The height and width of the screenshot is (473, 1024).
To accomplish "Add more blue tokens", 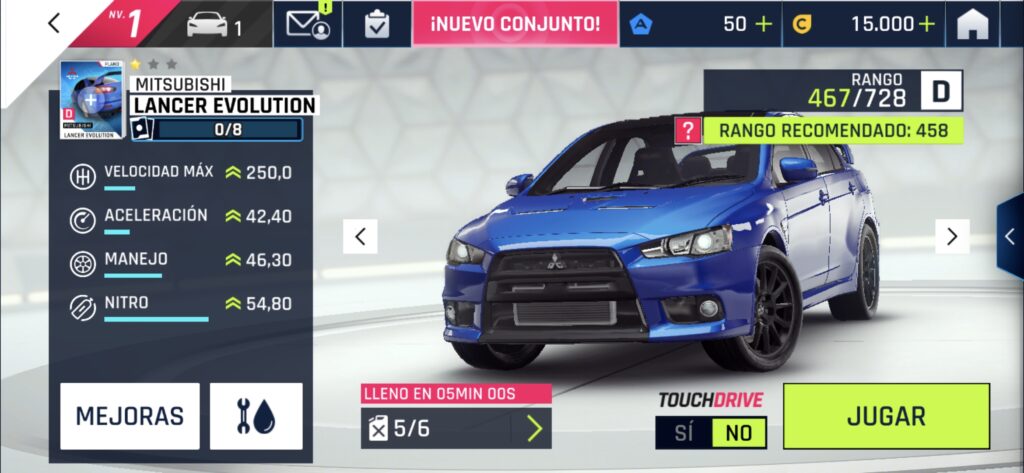I will pyautogui.click(x=764, y=25).
